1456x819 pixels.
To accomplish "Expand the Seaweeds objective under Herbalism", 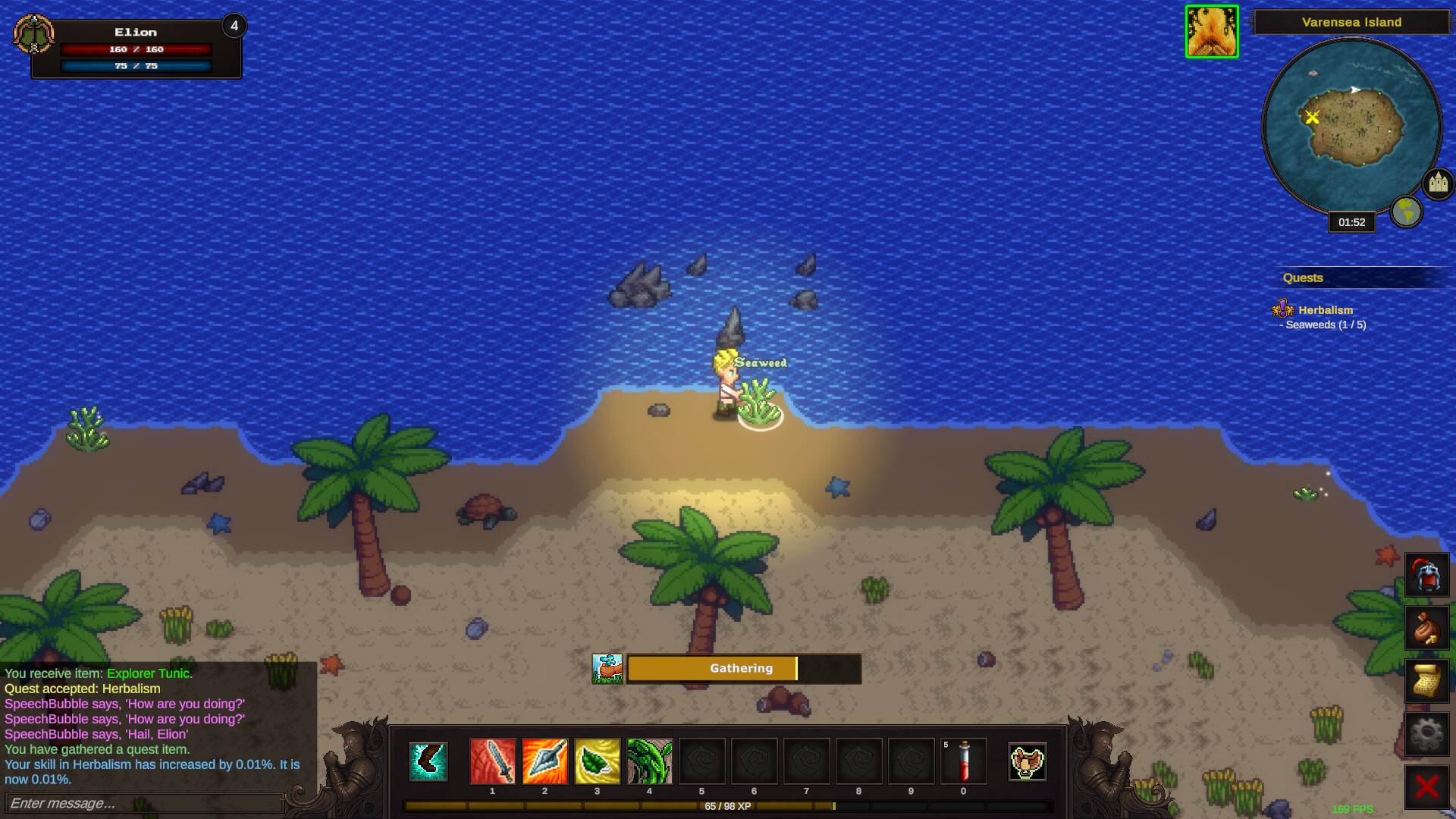I will click(1324, 325).
